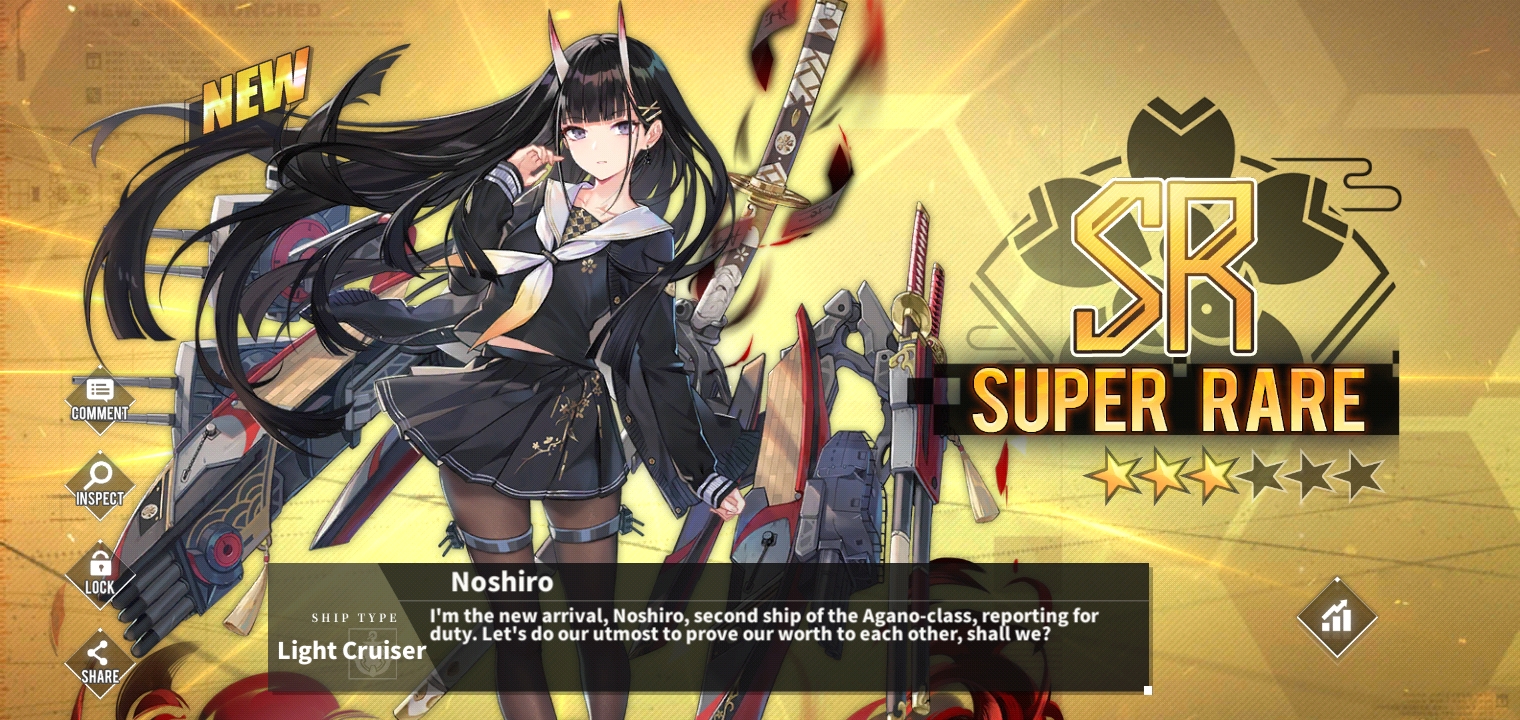
Task: Inspect the Noshiro artwork
Action: [99, 485]
